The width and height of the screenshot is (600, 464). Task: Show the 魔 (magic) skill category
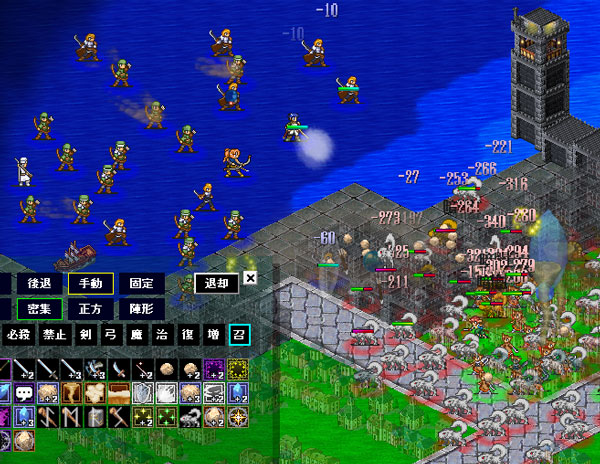[136, 334]
